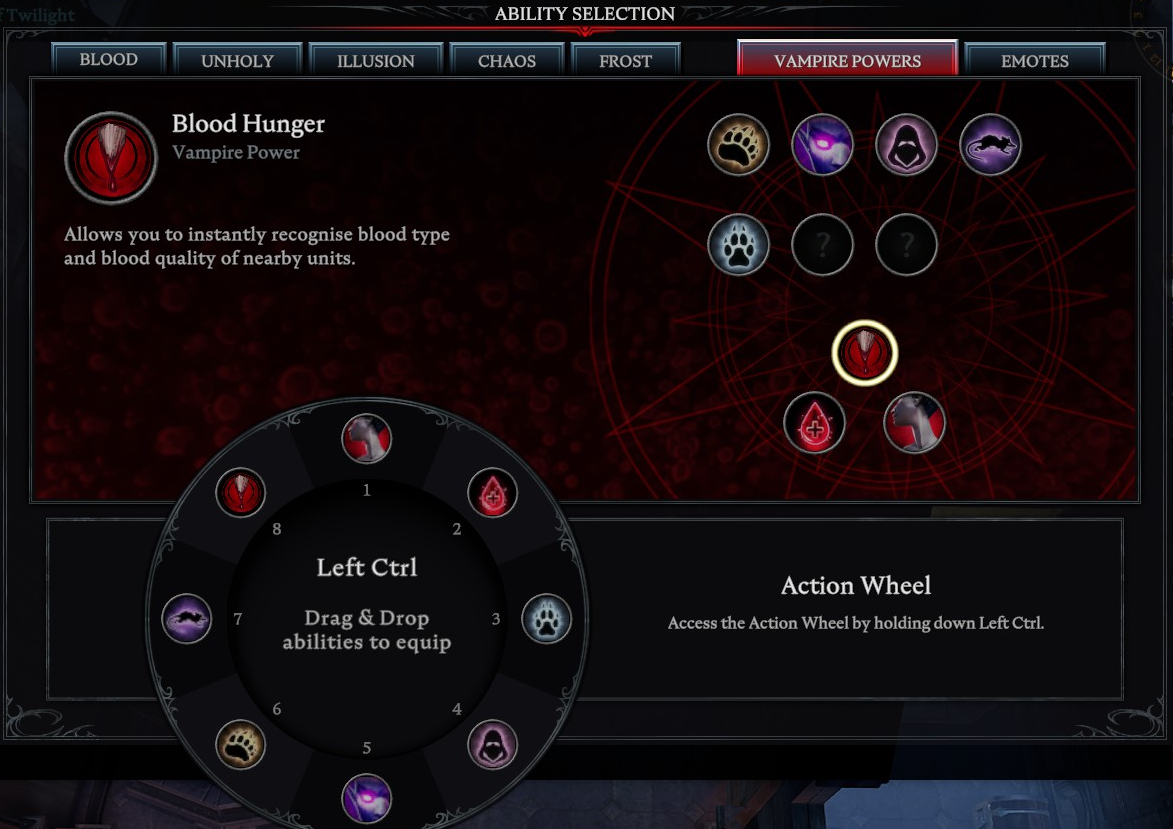Pick the rat form power in the grid
The image size is (1173, 829).
(990, 145)
